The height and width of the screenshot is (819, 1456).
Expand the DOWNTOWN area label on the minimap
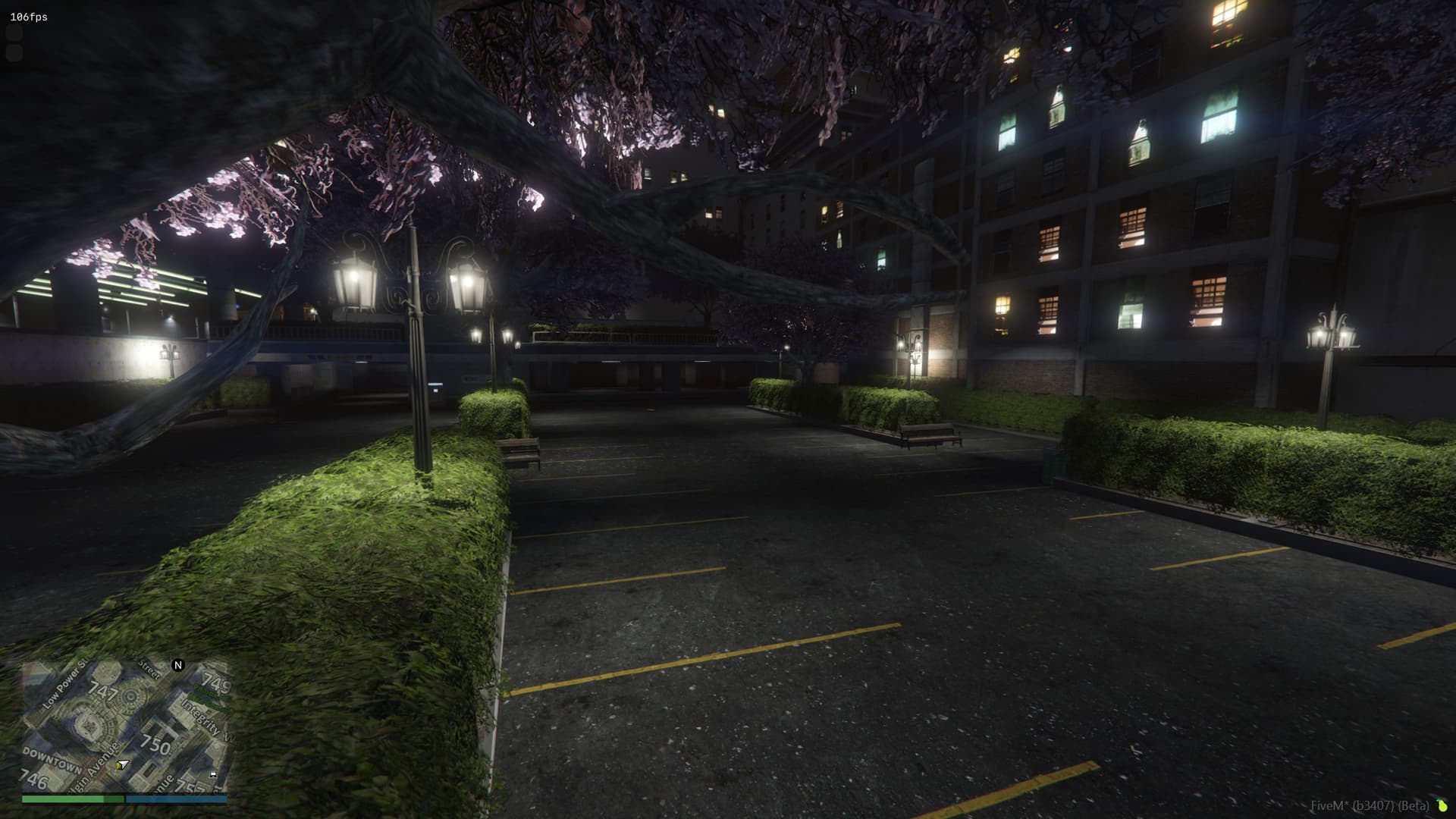coord(53,761)
